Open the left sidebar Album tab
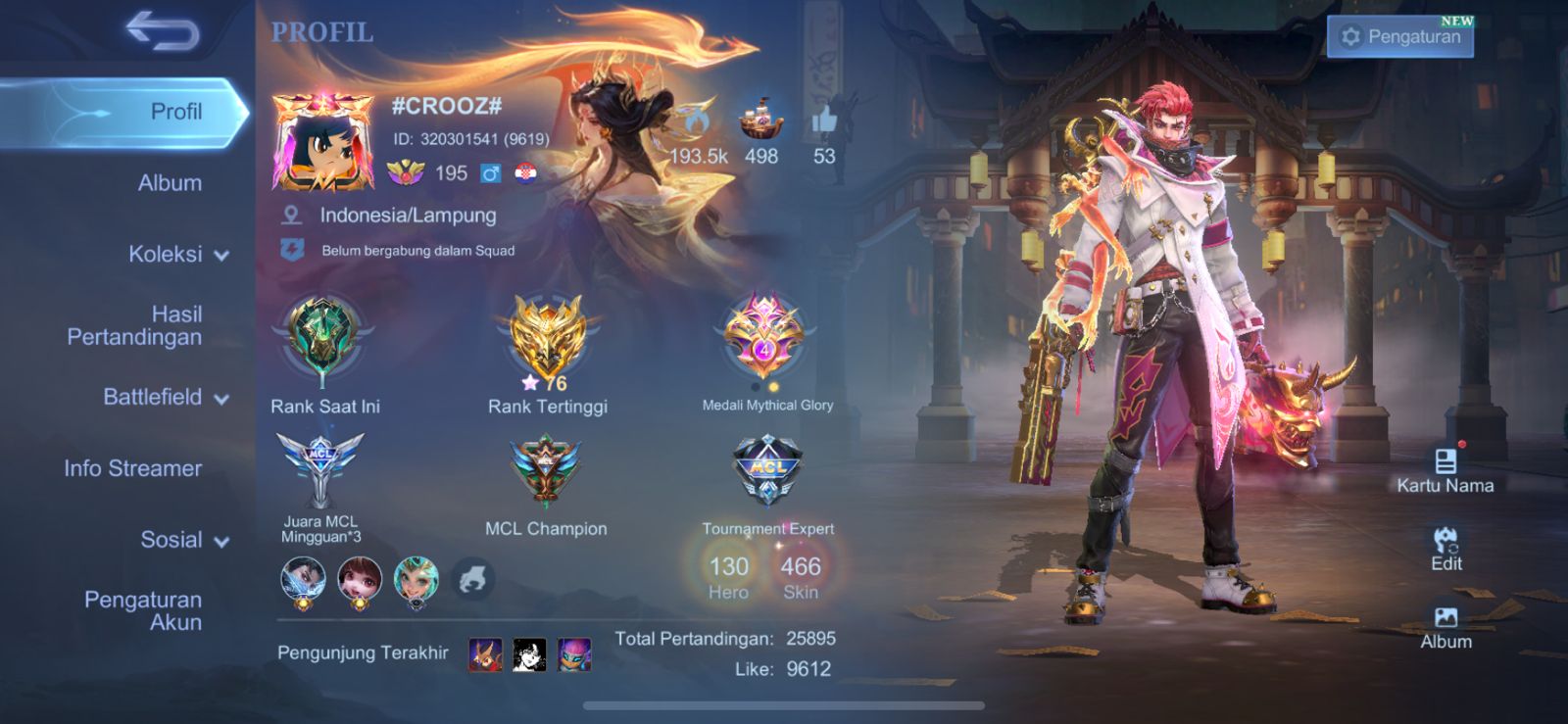 [170, 183]
